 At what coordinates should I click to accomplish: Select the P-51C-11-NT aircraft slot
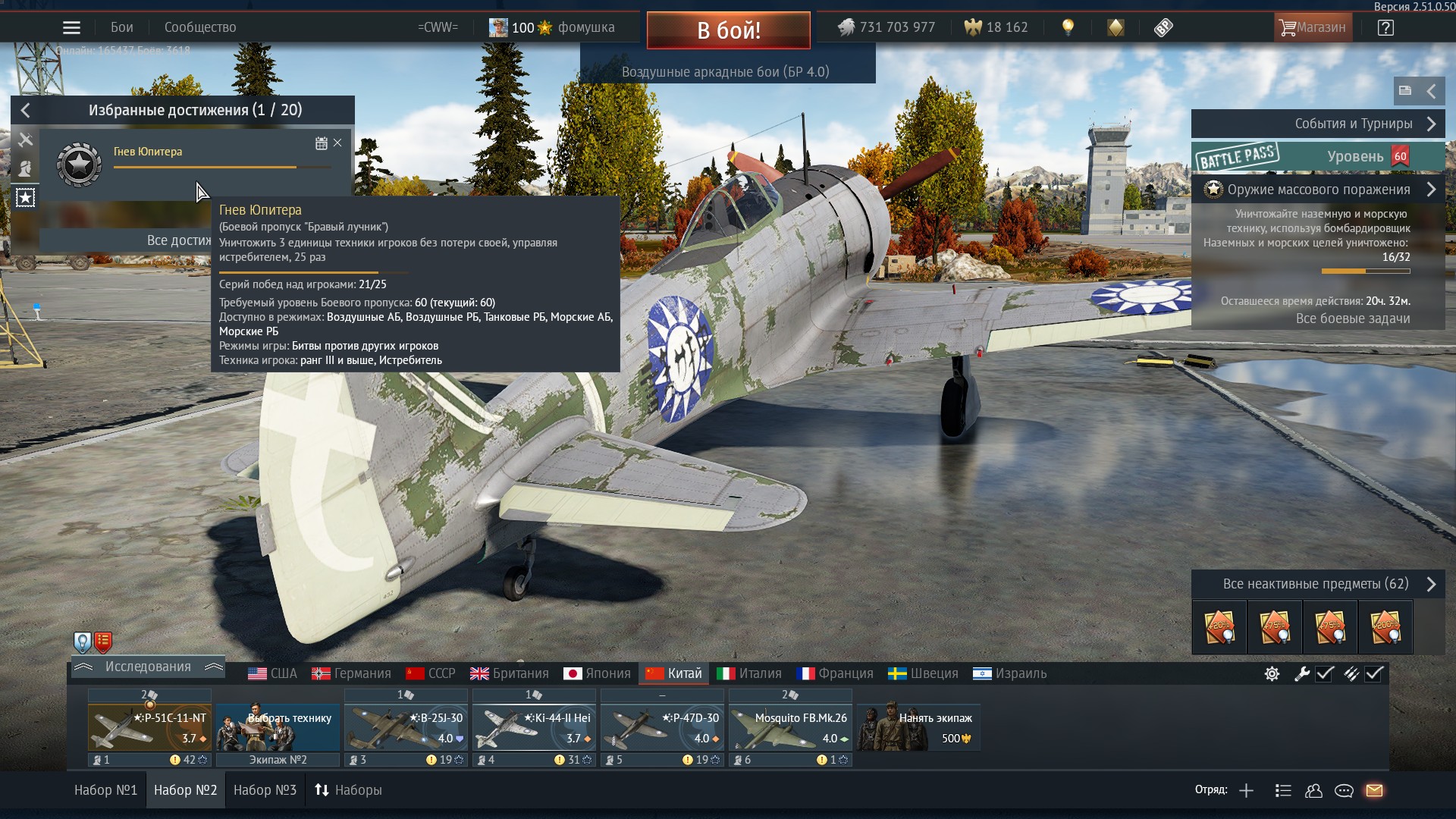point(149,728)
